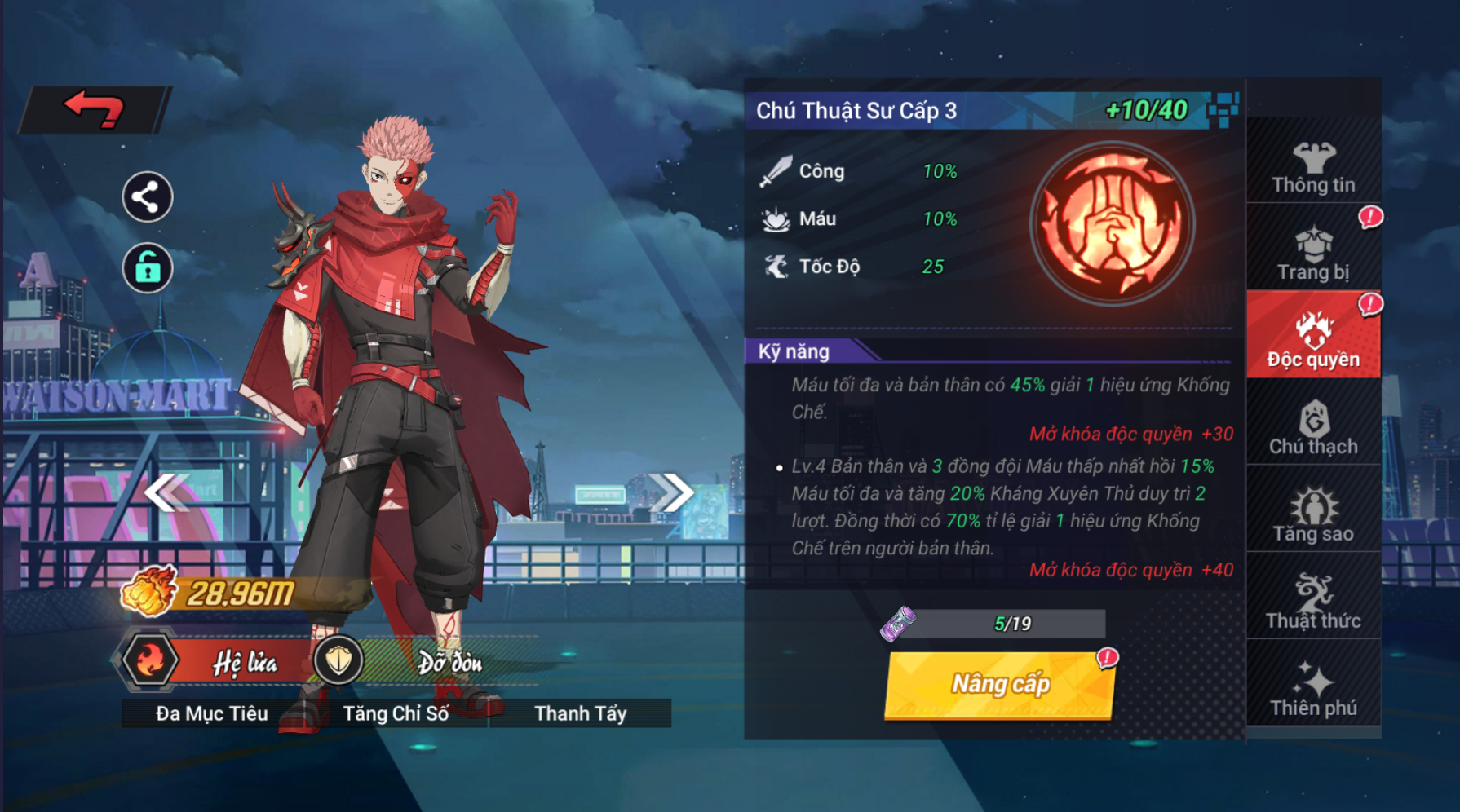Switch to the Tăng sao tab
The height and width of the screenshot is (812, 1460).
click(1313, 515)
